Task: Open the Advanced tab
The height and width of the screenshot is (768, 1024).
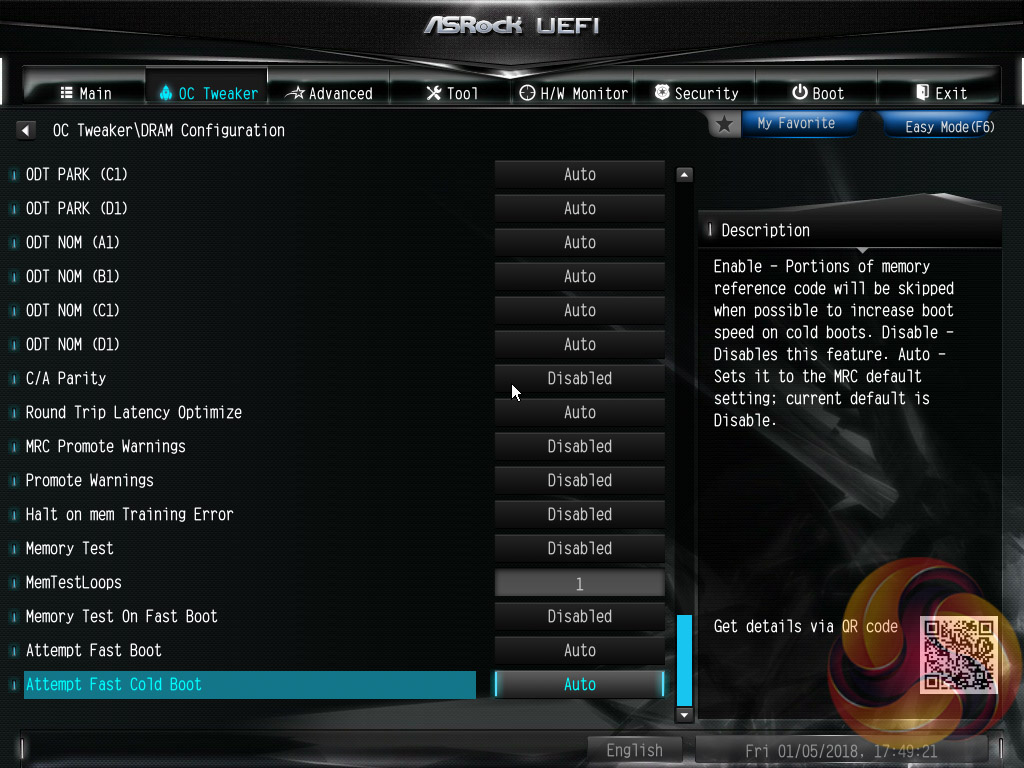Action: coord(329,93)
